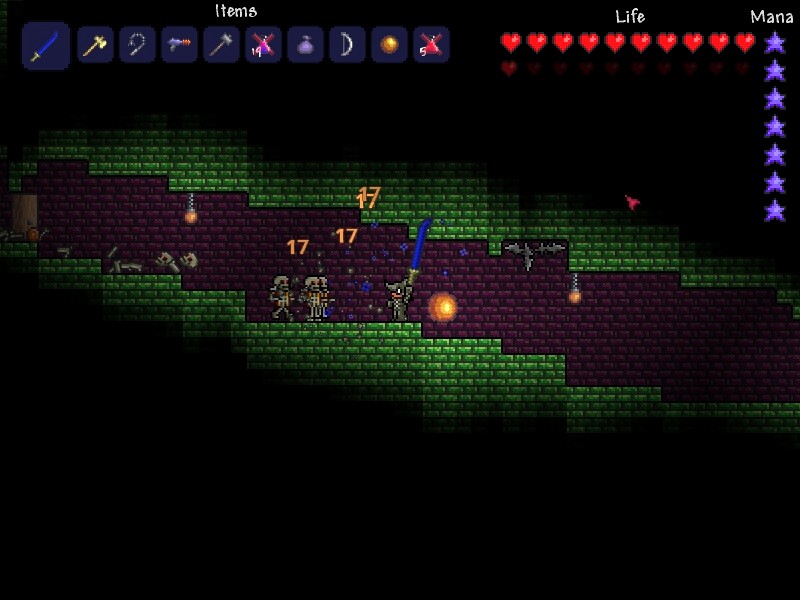This screenshot has width=800, height=600.
Task: Select the purple potion stack of 19
Action: click(263, 45)
